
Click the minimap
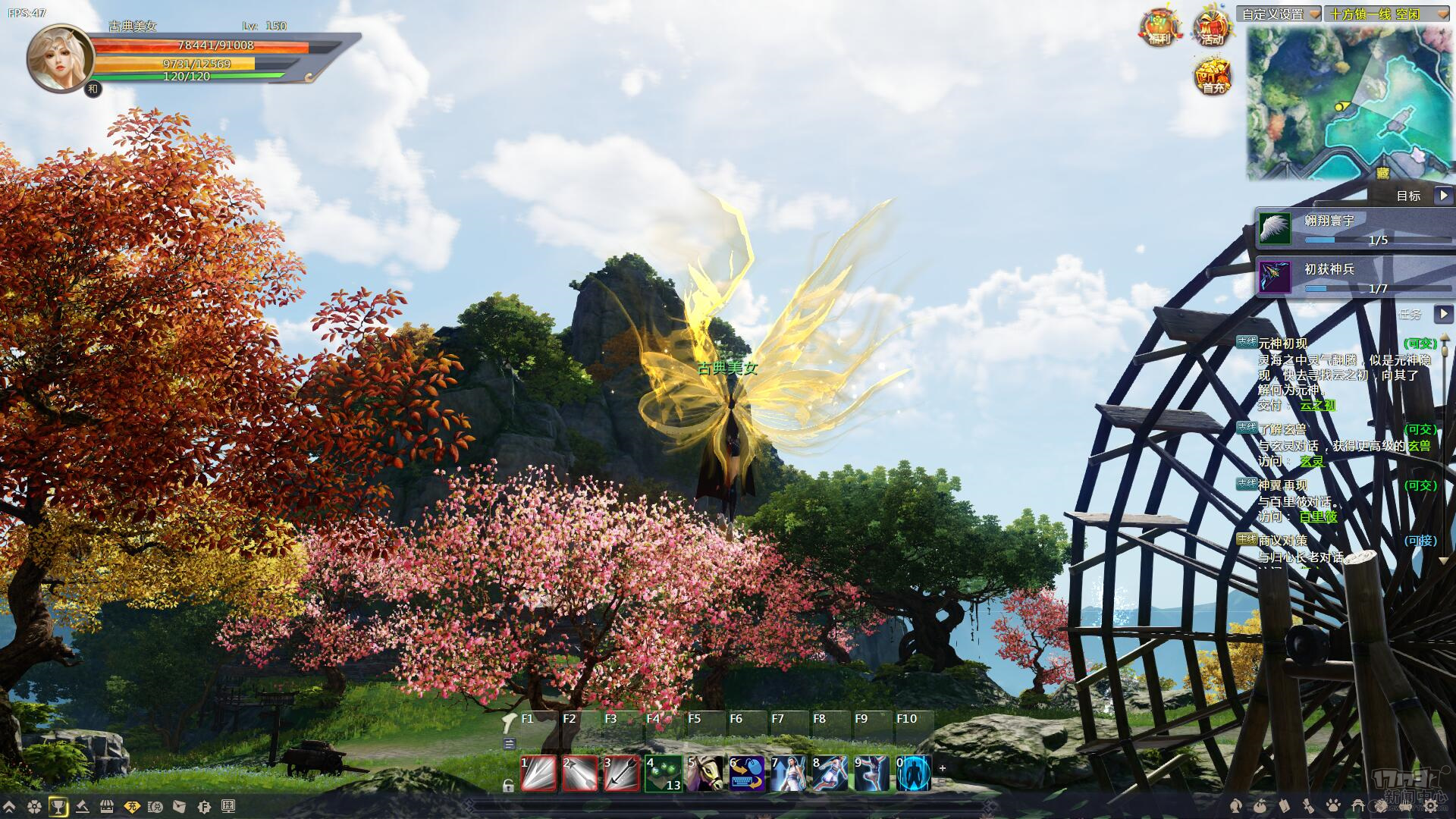pos(1349,102)
